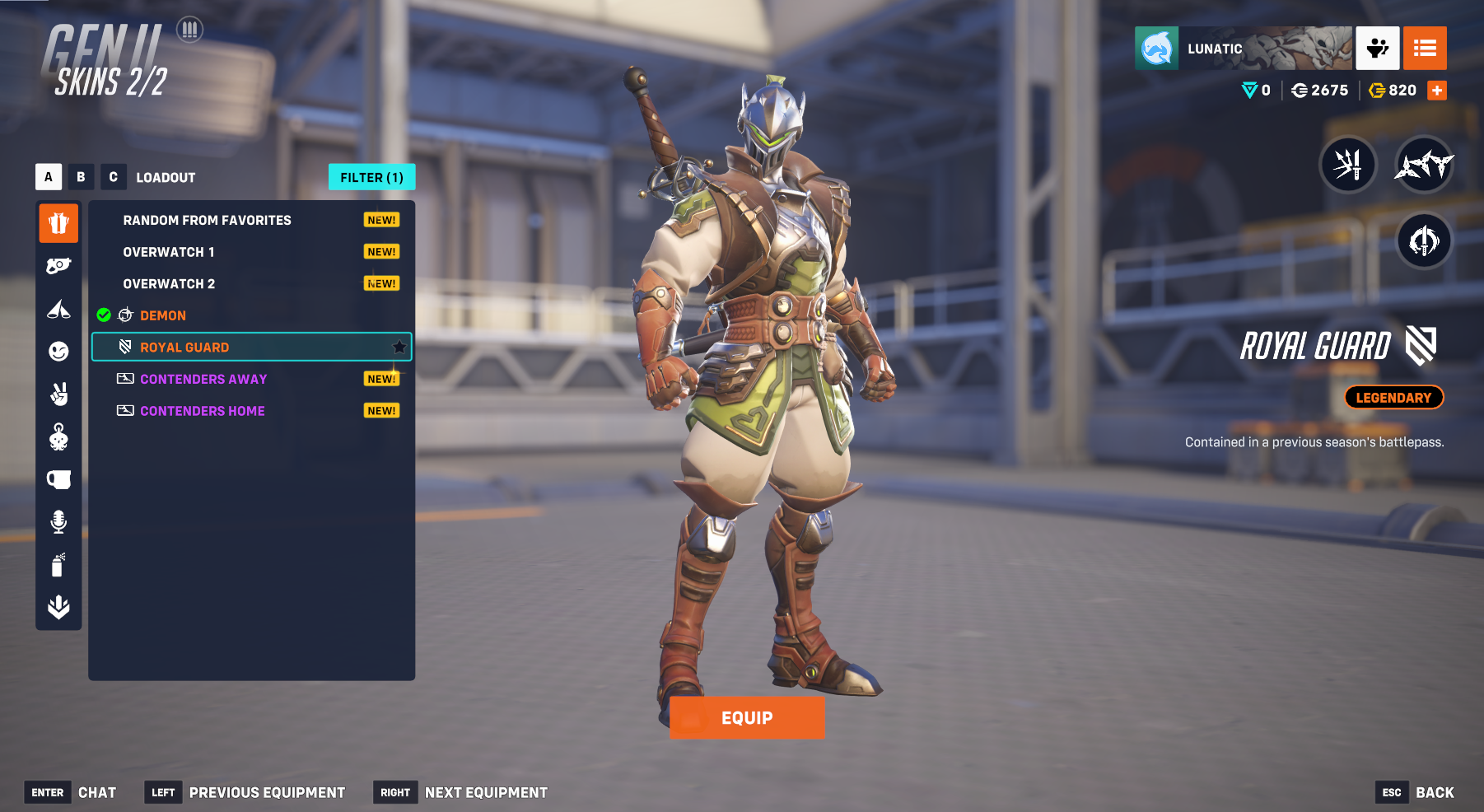
Task: Add currency with the orange plus button
Action: click(1437, 91)
